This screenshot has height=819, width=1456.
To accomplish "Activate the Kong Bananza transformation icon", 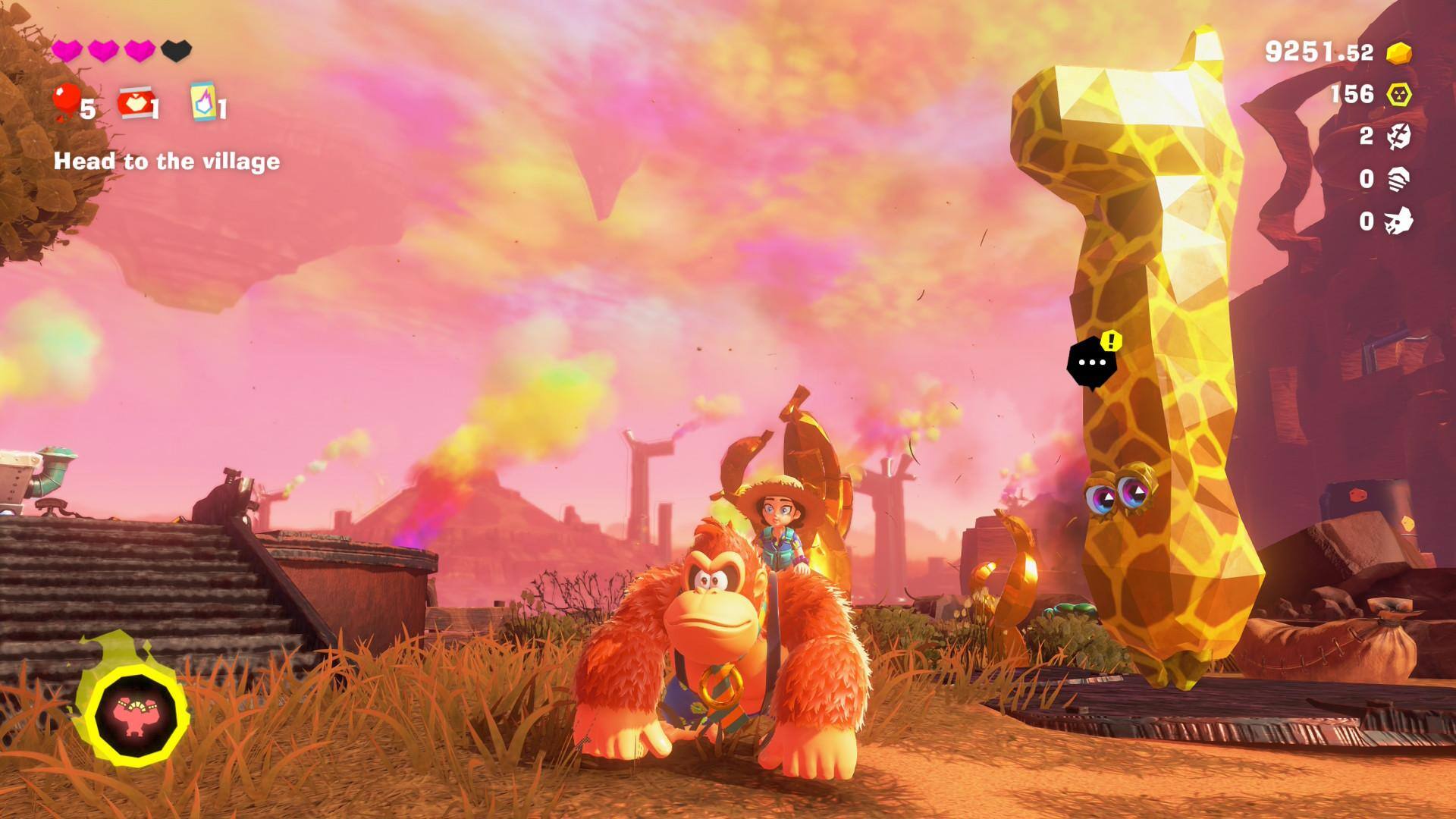I will pos(136,711).
